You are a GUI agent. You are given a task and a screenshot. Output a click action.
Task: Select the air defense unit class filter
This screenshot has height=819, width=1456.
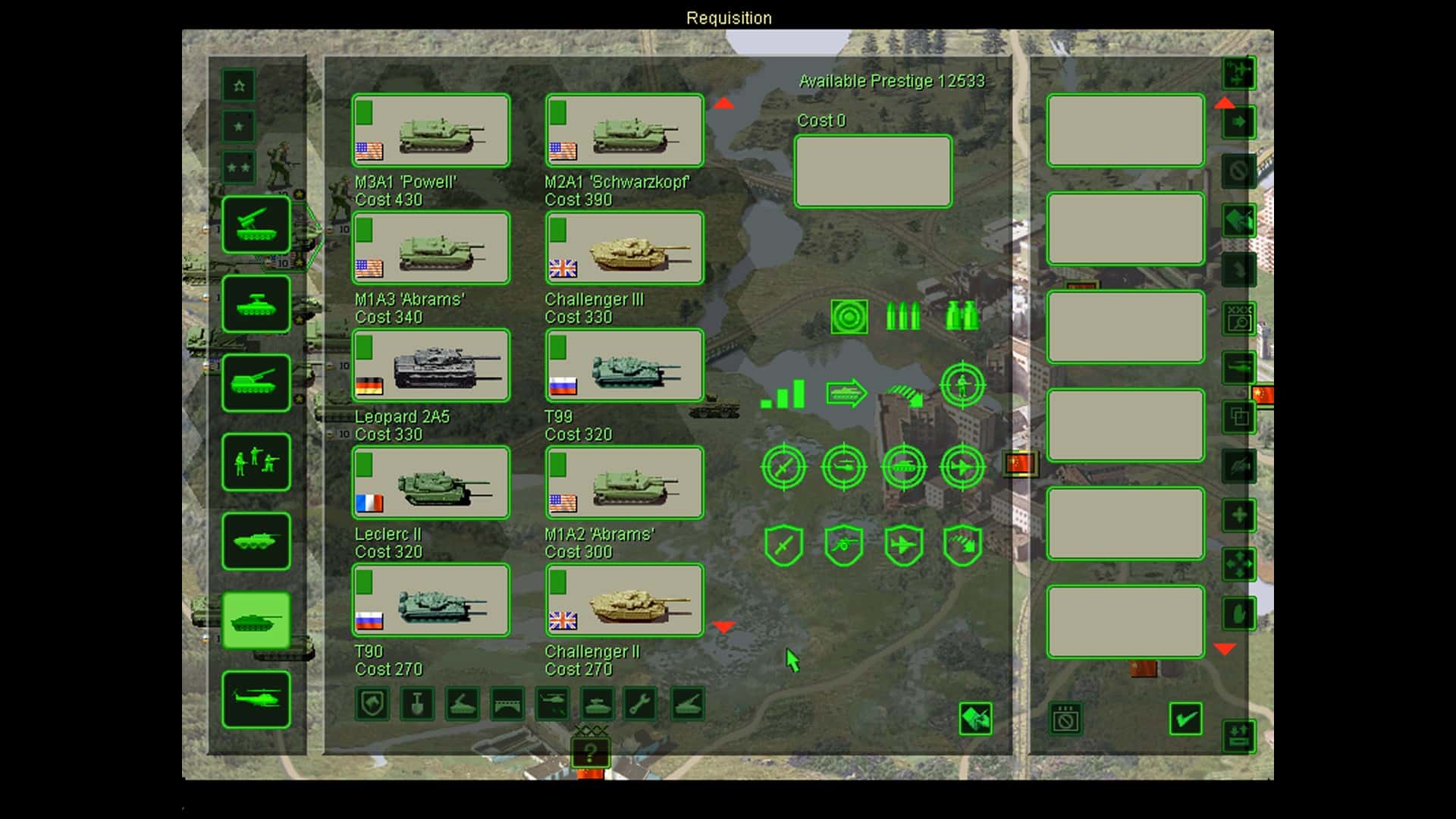click(x=256, y=225)
